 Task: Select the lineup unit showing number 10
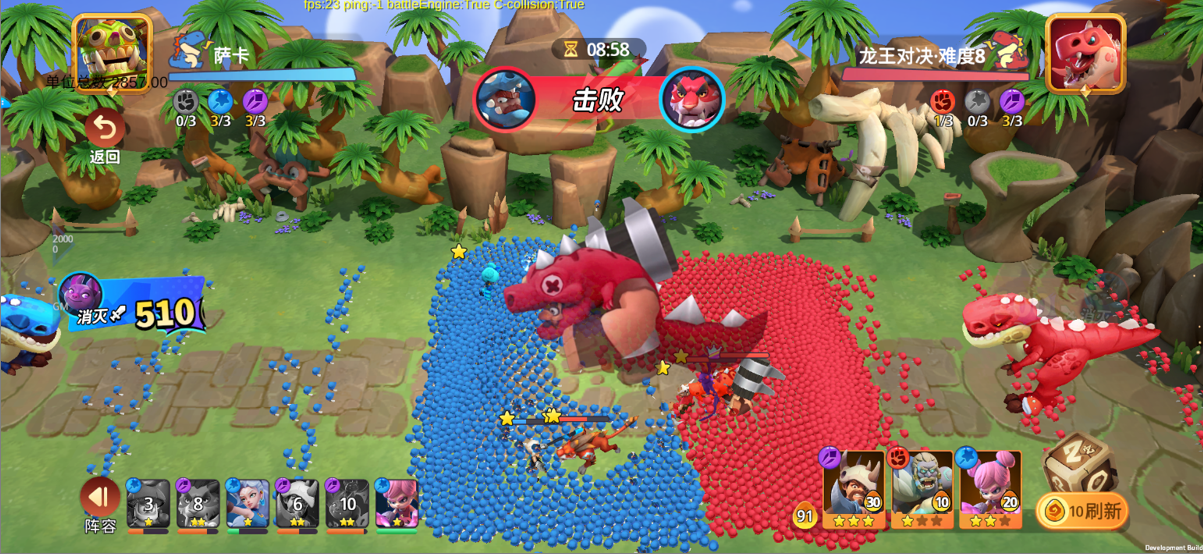(x=346, y=504)
